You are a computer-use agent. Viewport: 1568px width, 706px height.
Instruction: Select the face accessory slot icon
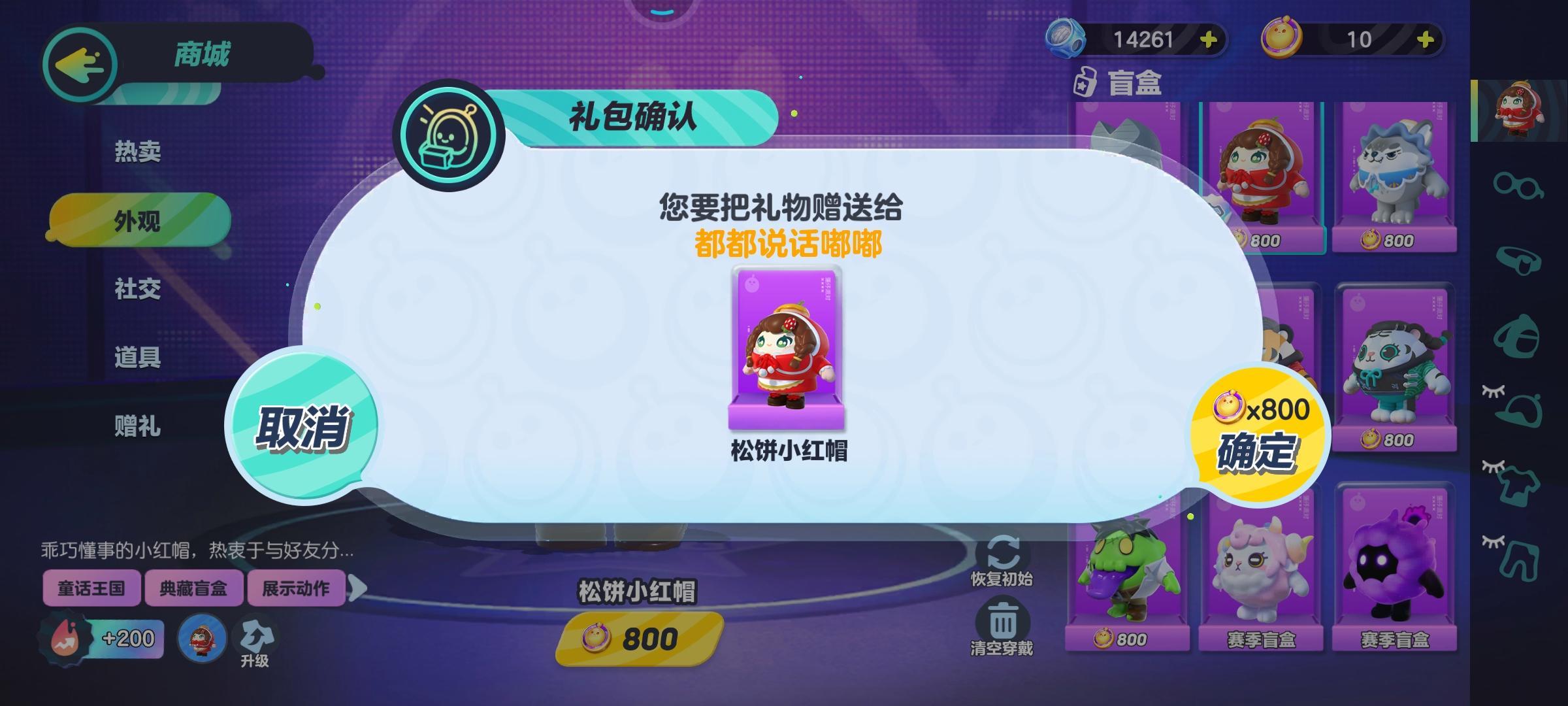click(1517, 259)
